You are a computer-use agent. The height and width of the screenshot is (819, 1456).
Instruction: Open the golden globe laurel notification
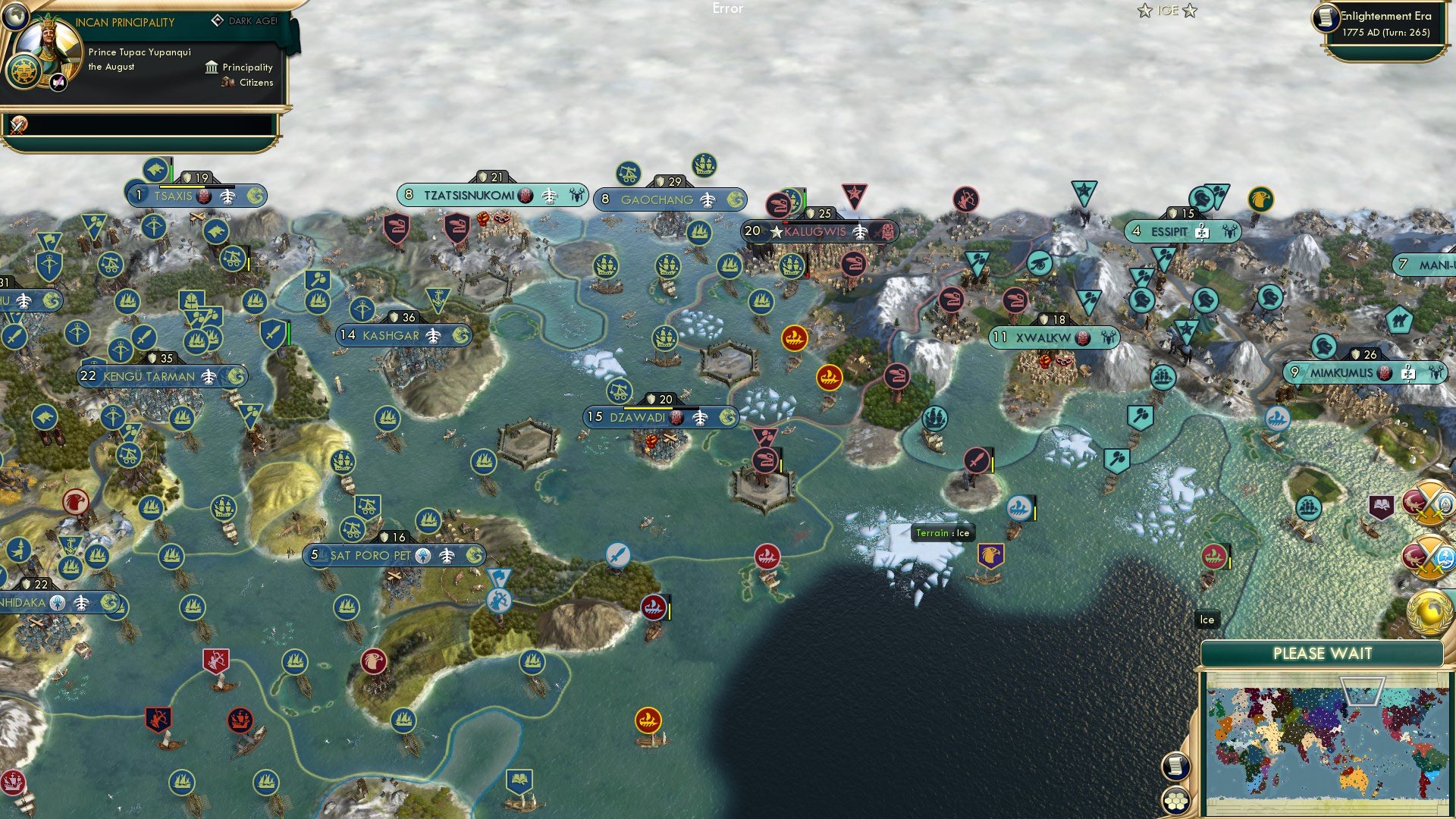tap(1429, 612)
